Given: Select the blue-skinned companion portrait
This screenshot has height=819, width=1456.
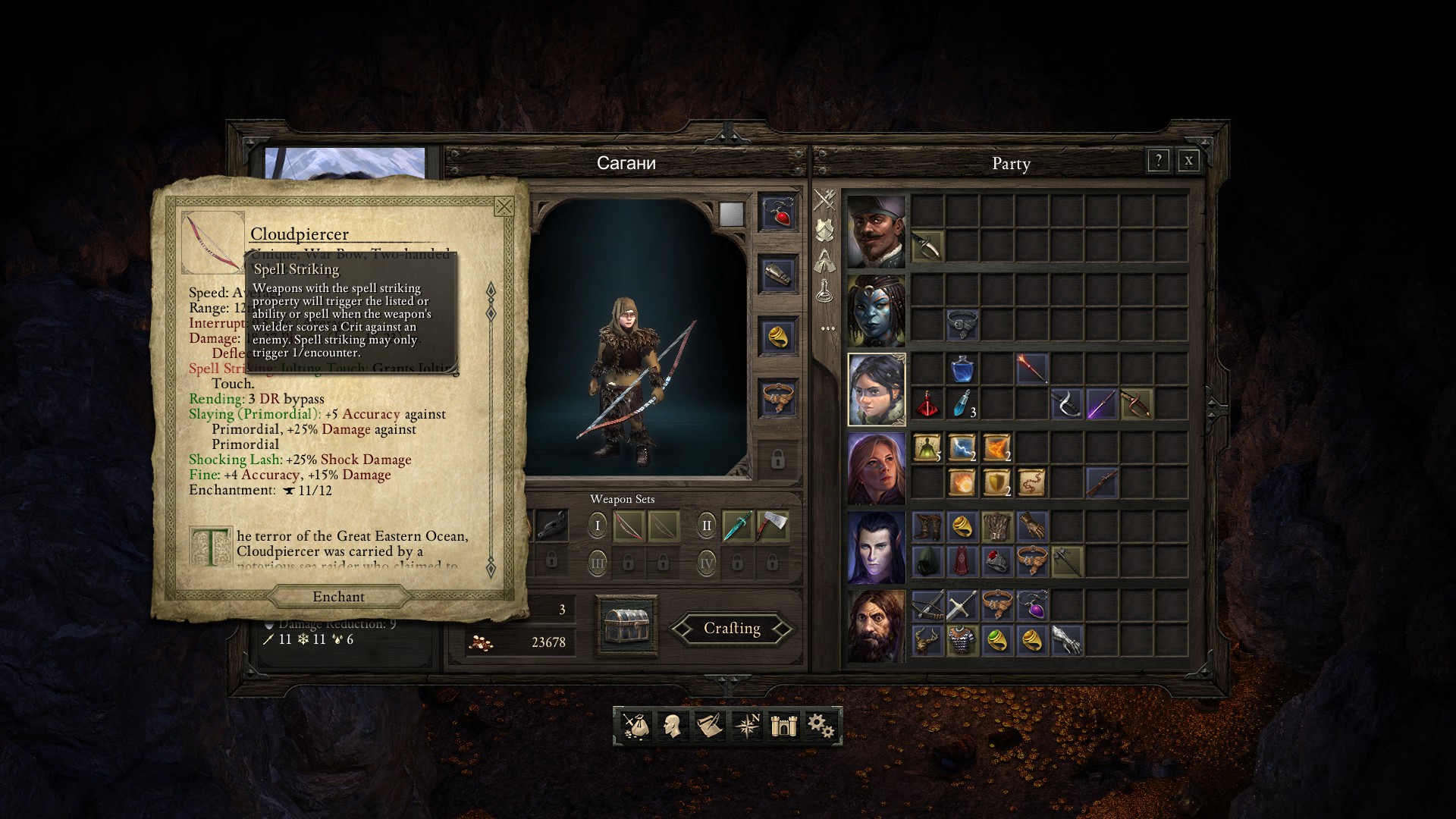Looking at the screenshot, I should (876, 311).
